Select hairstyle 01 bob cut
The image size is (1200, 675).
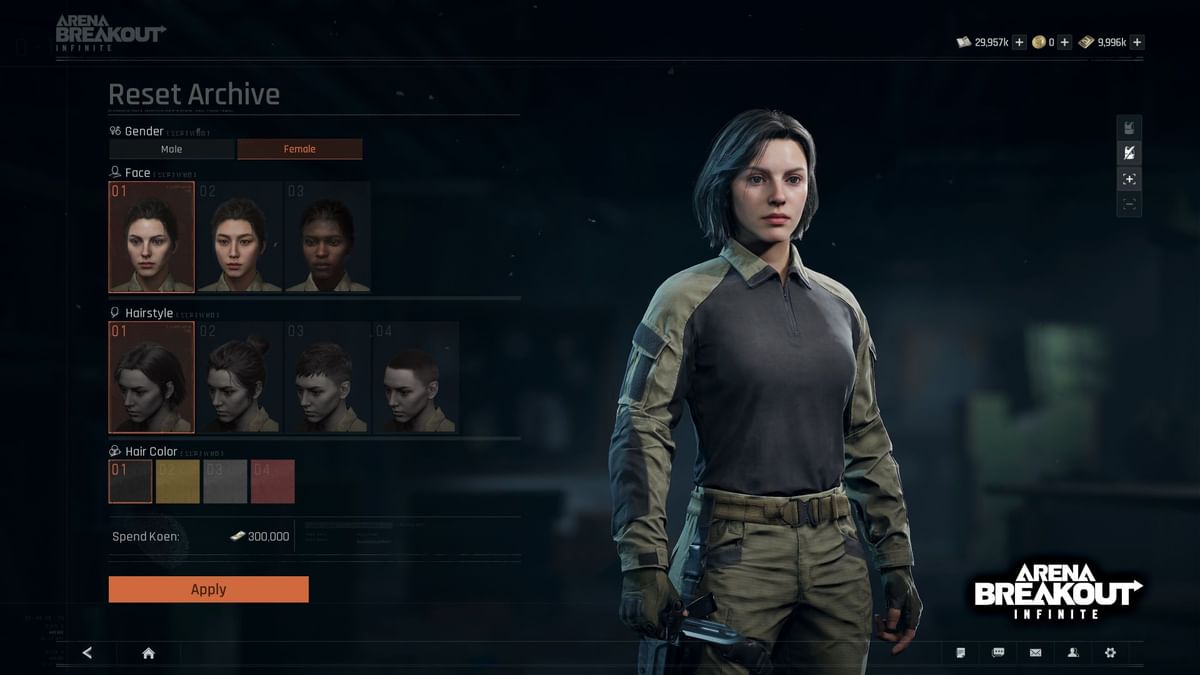151,377
